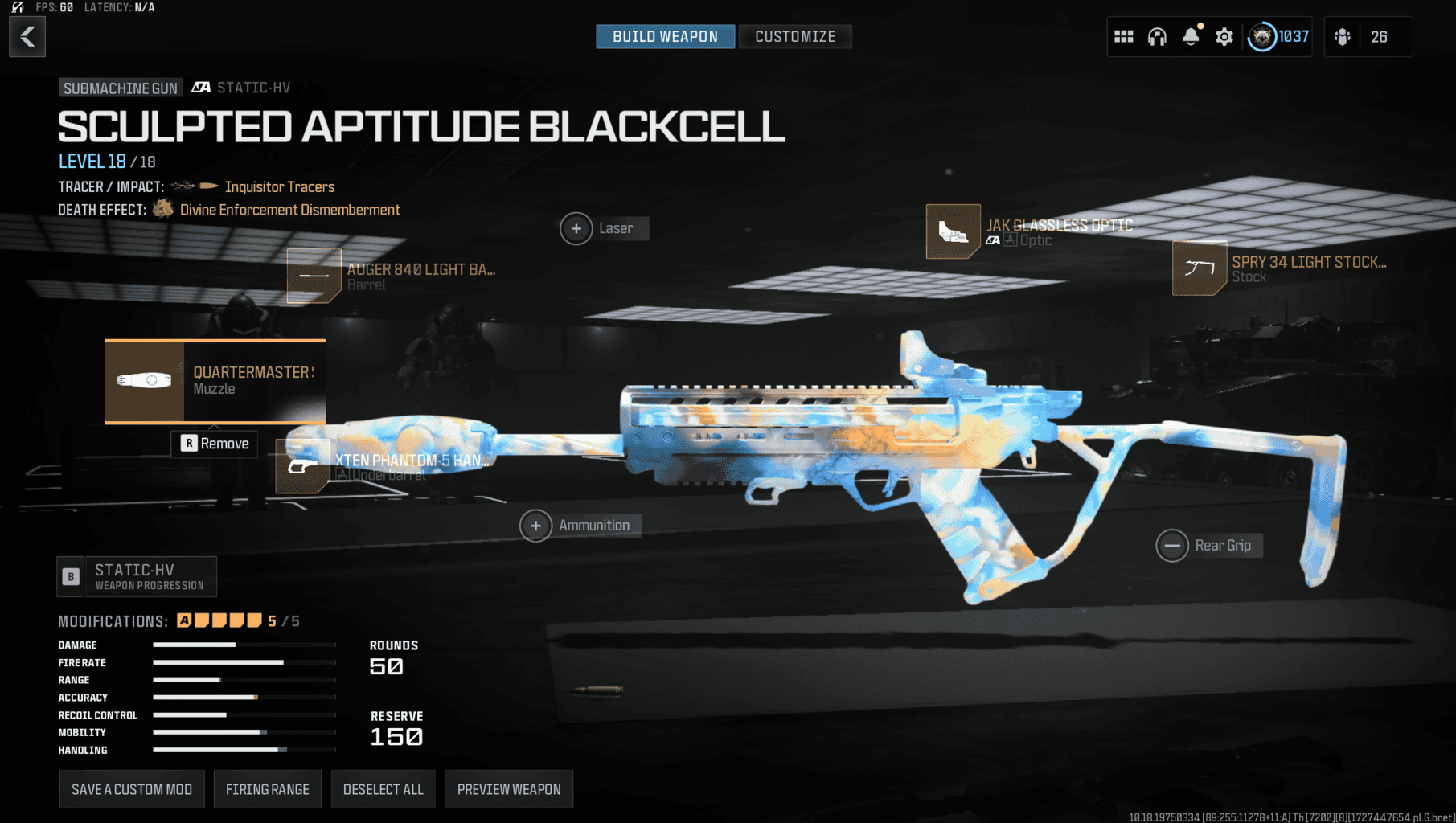The height and width of the screenshot is (823, 1456).
Task: Select the XTEN Phantom-5 underbarrel icon
Action: point(304,468)
